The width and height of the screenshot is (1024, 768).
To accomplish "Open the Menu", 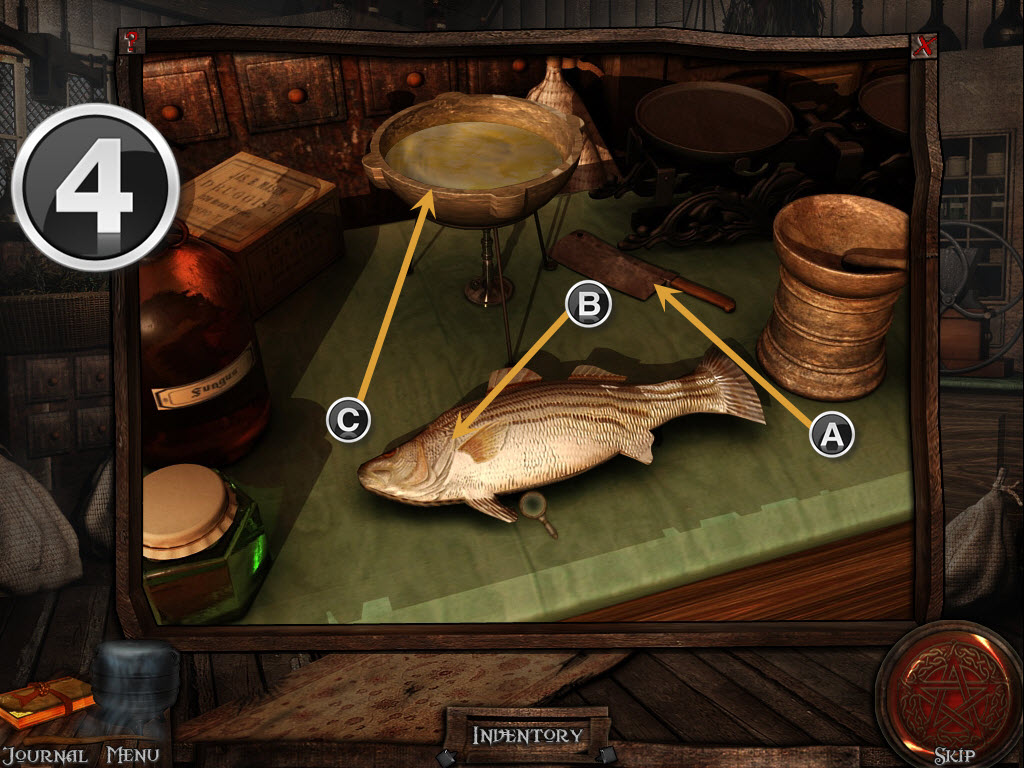I will click(132, 755).
